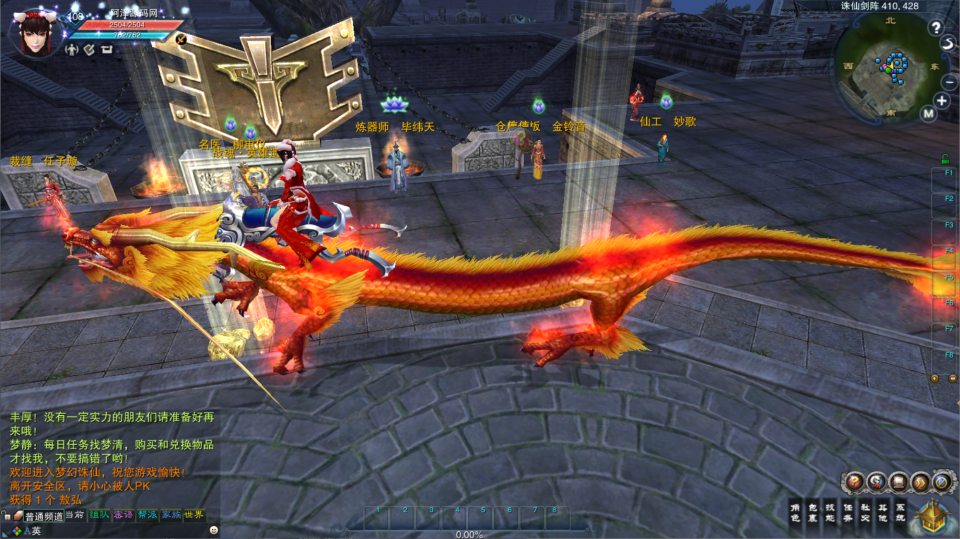The image size is (960, 539).
Task: Switch to the 世界 world chat tab
Action: (194, 515)
